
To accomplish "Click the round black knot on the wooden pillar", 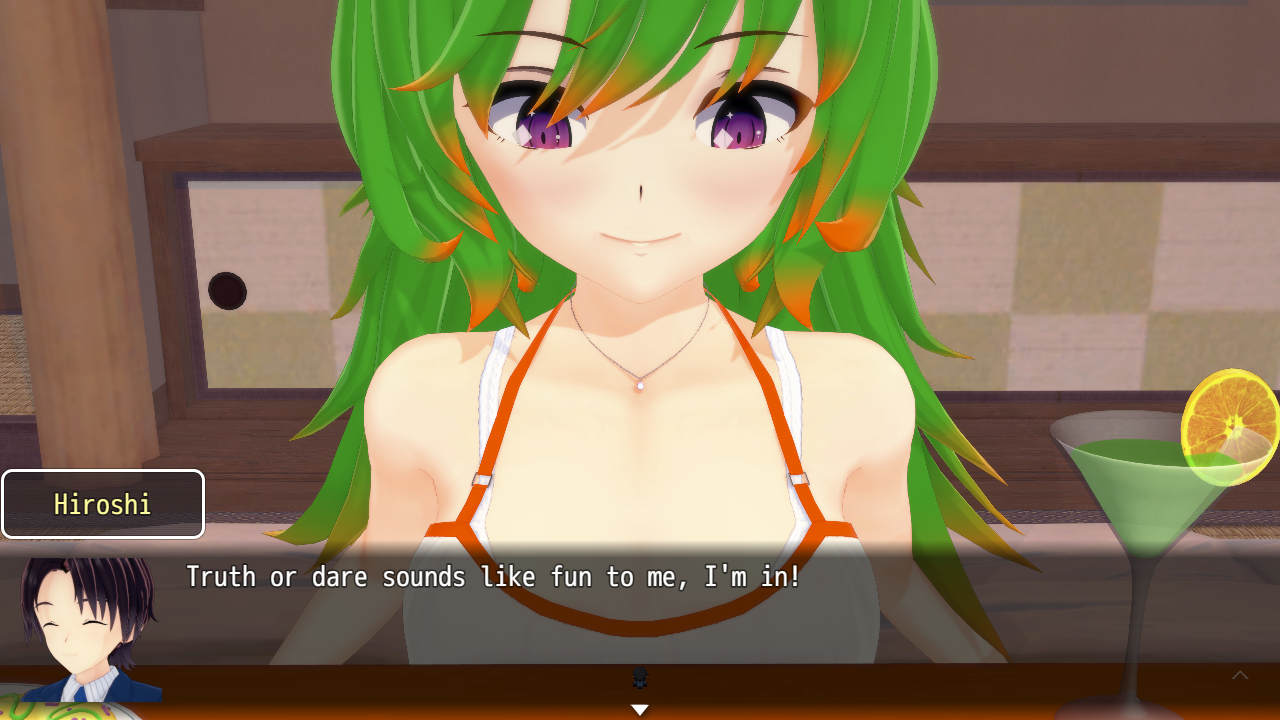I will pyautogui.click(x=228, y=289).
